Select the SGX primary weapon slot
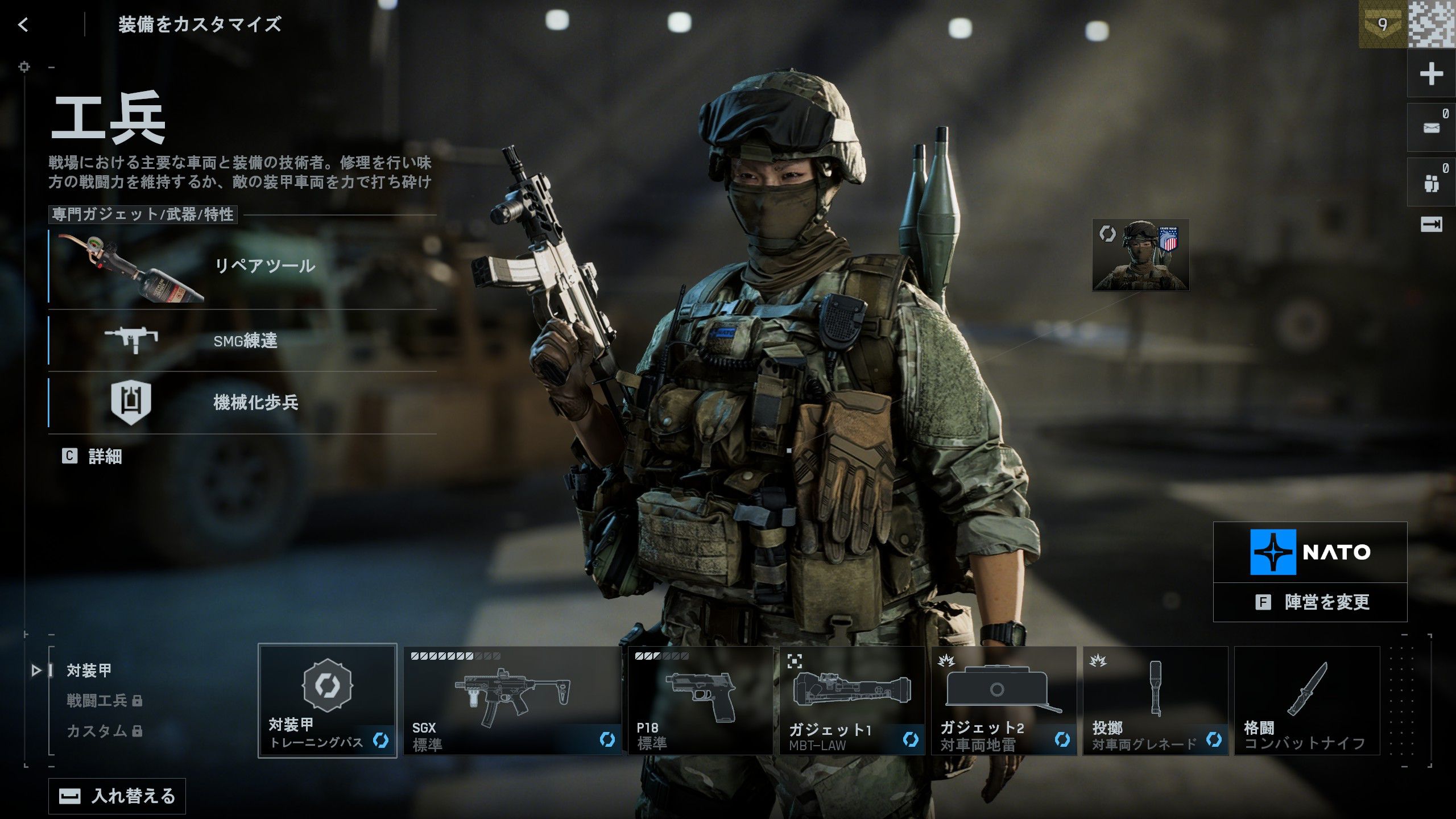 pos(512,700)
